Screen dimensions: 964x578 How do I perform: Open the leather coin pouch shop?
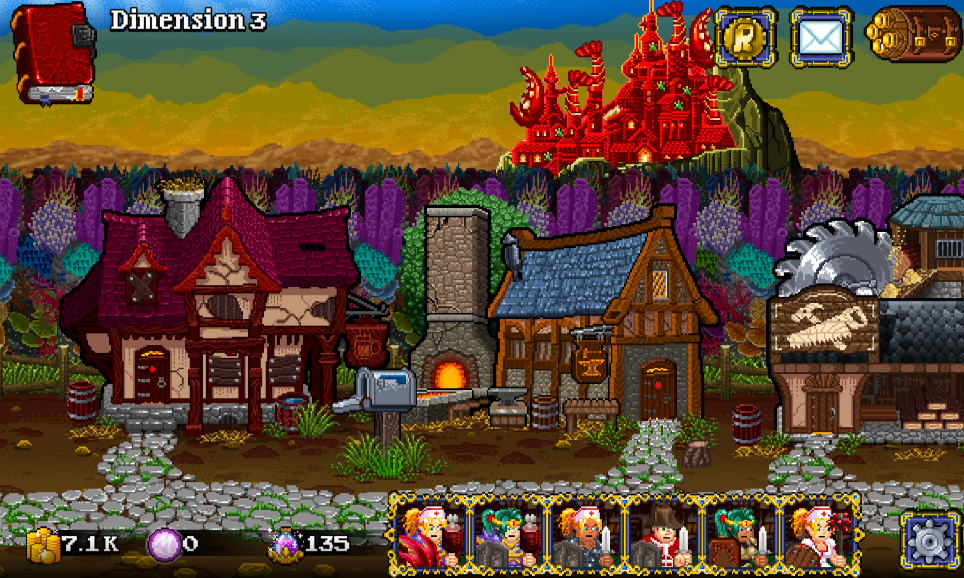[912, 37]
